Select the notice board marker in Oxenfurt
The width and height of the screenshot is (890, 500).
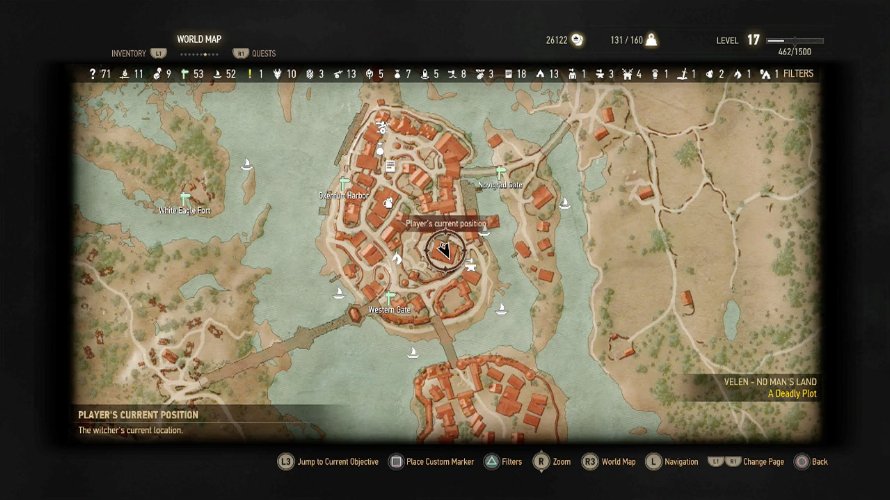point(391,166)
